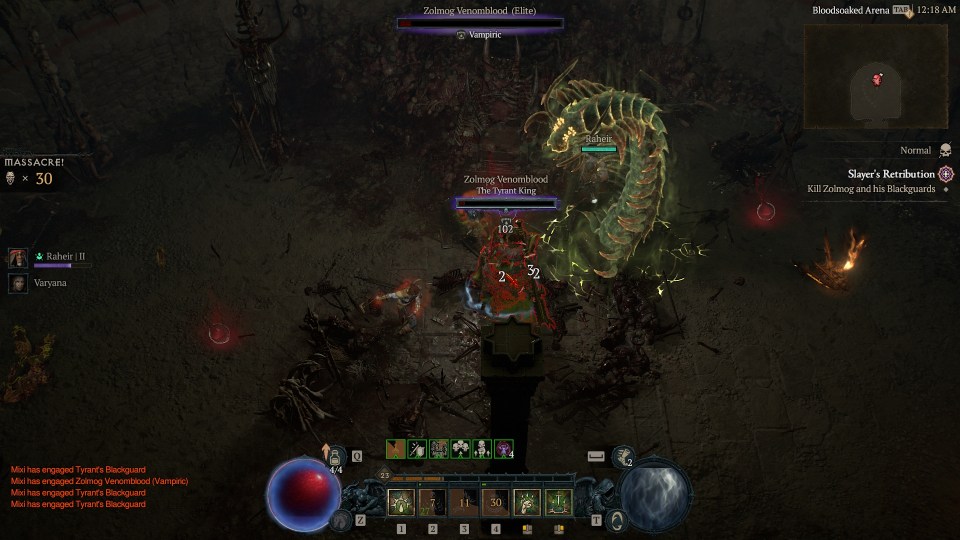Activate the raised fist skill
960x540 pixels.
click(527, 503)
